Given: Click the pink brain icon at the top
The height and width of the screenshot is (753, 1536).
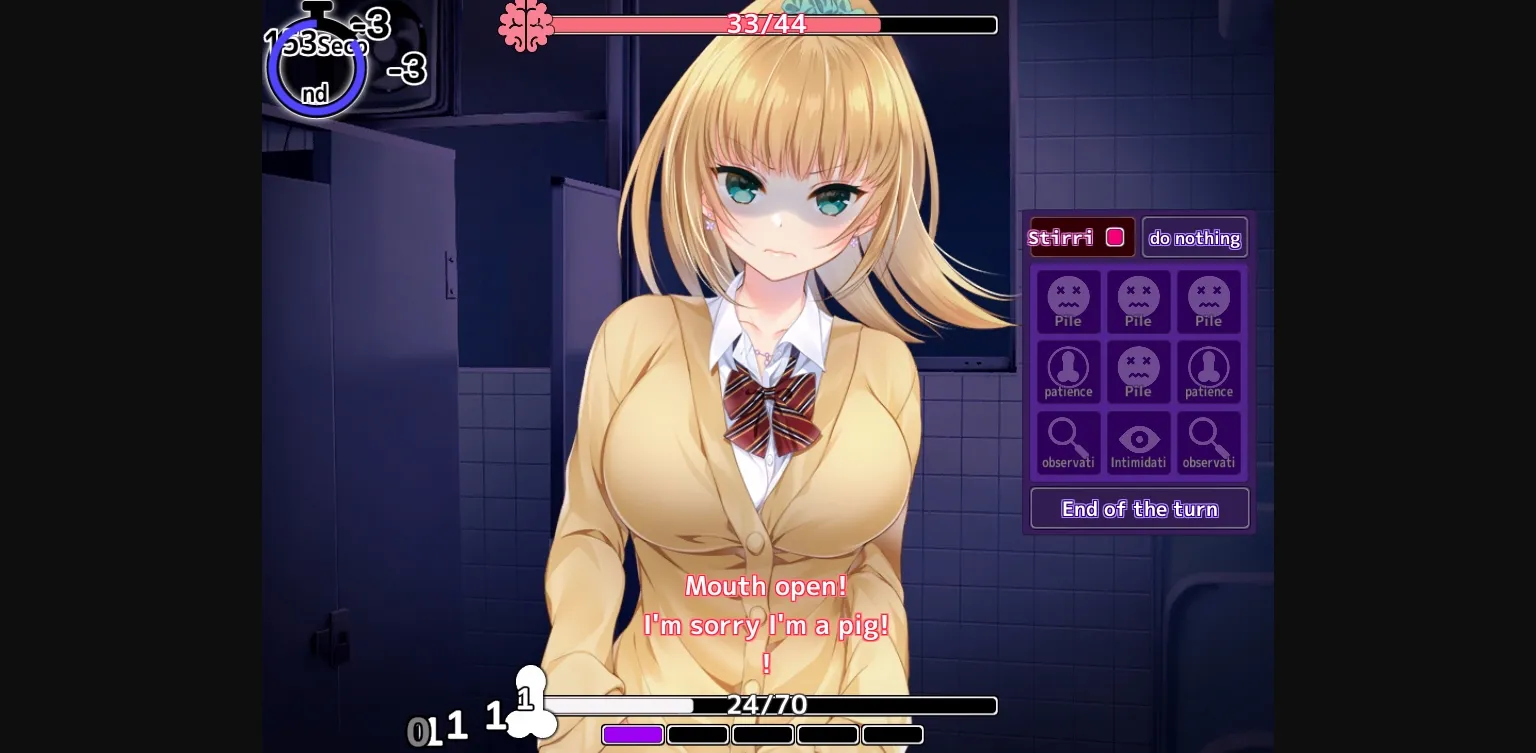Looking at the screenshot, I should pos(527,24).
